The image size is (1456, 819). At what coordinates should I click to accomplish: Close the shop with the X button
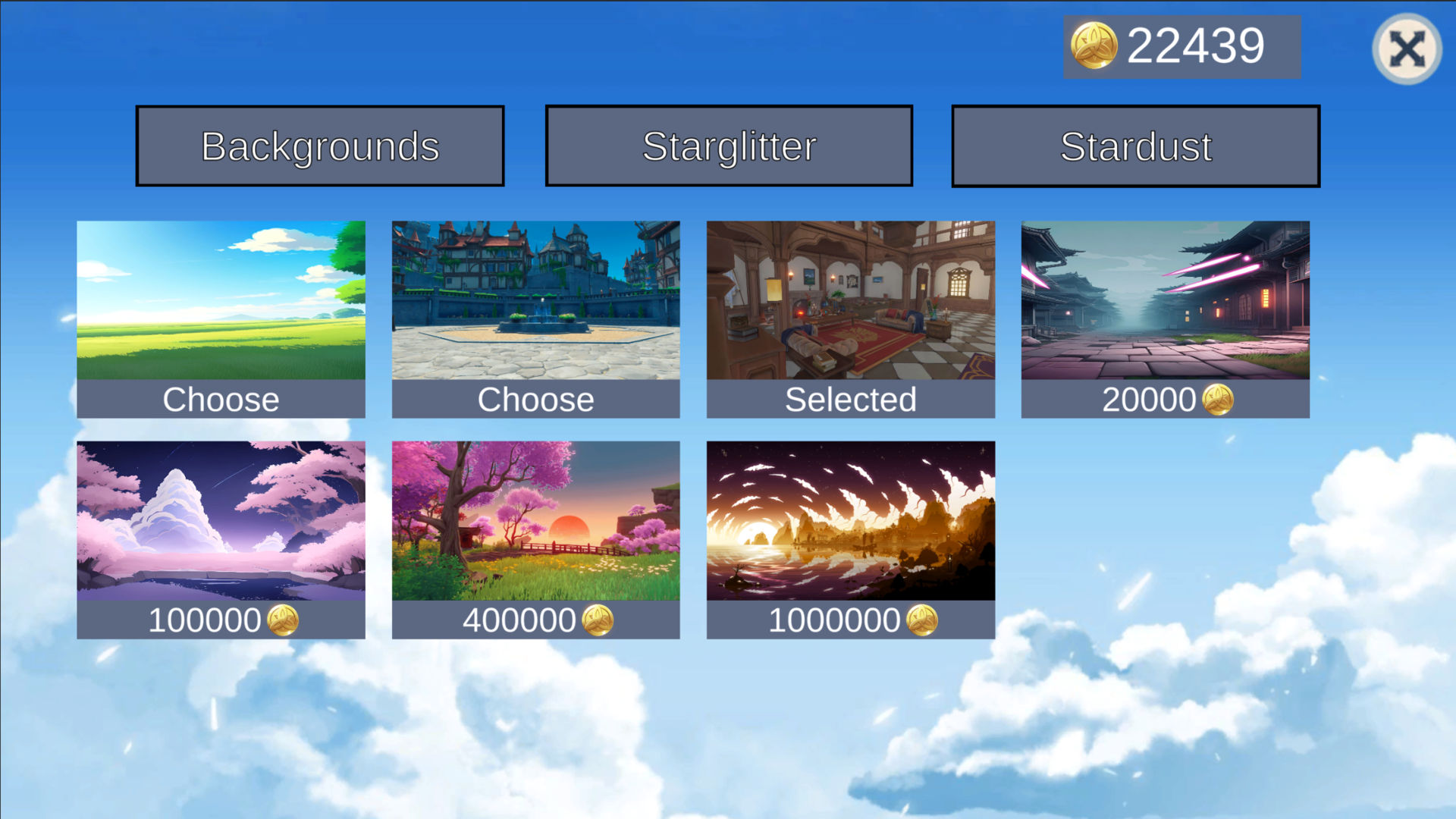click(x=1407, y=49)
